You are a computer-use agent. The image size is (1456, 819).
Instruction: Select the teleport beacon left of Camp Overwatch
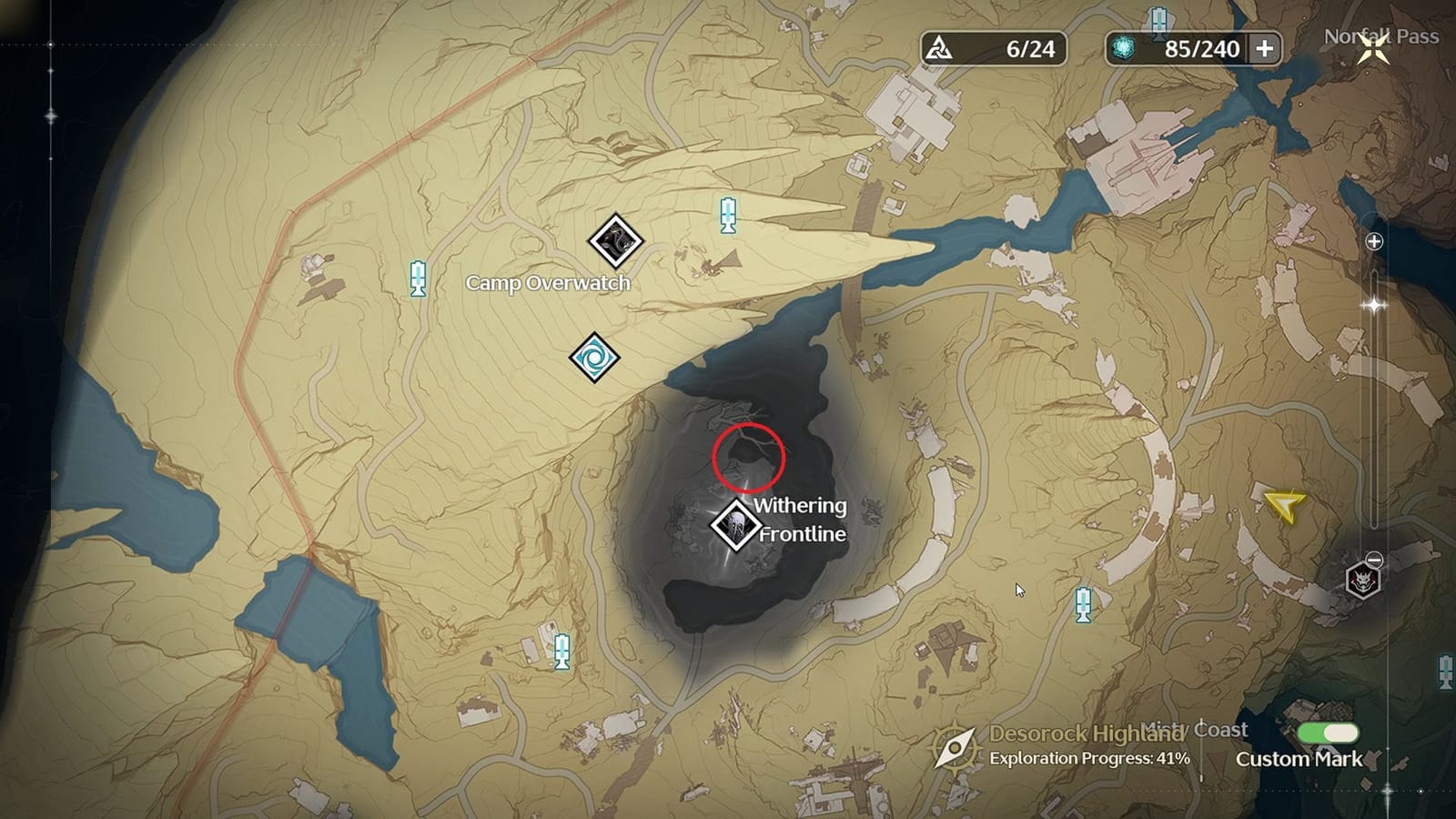(417, 278)
